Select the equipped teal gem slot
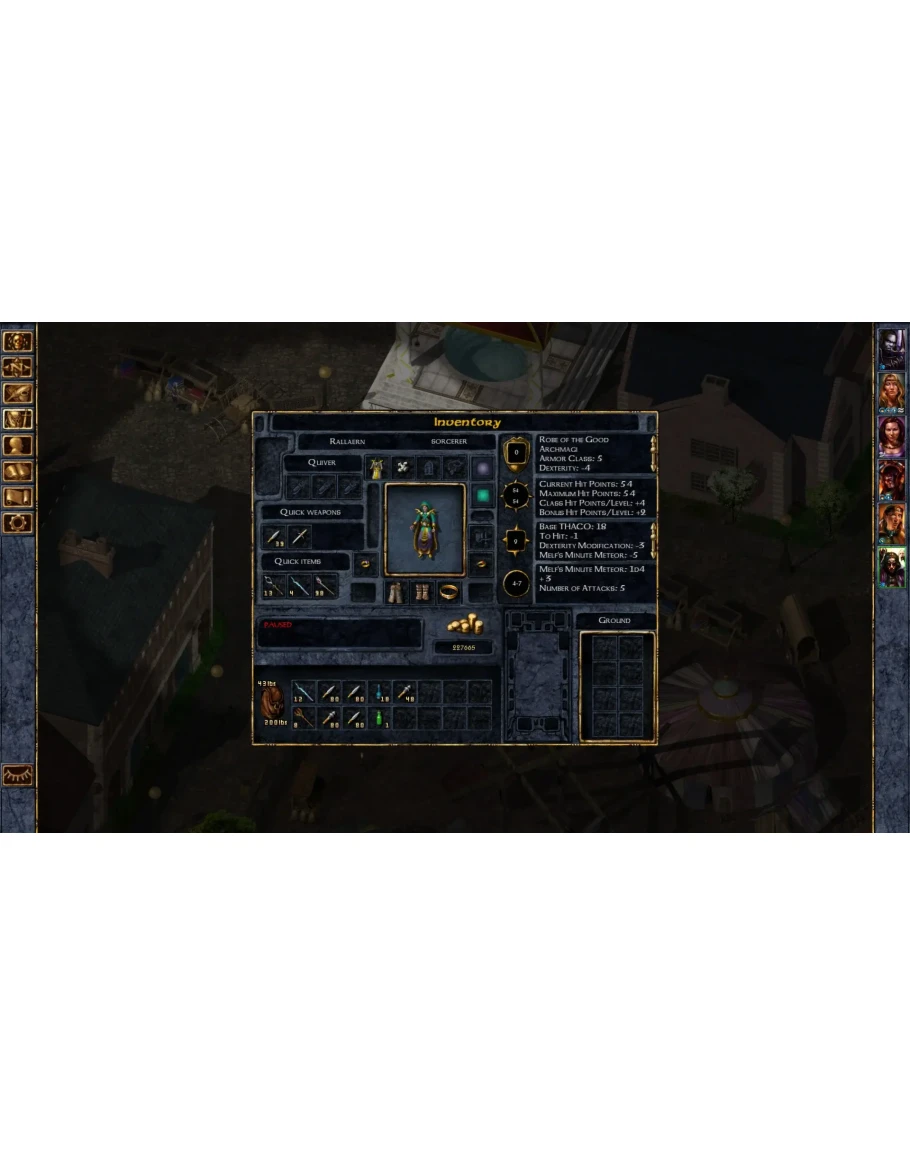 pyautogui.click(x=482, y=494)
